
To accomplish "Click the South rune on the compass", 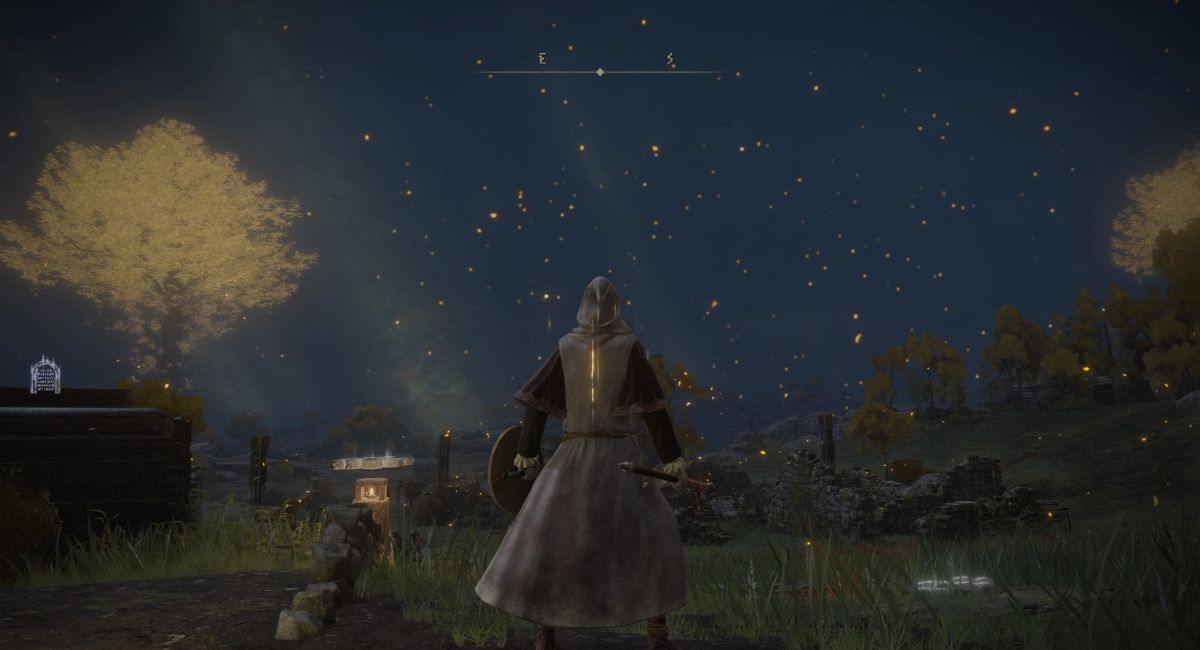I will [x=669, y=60].
